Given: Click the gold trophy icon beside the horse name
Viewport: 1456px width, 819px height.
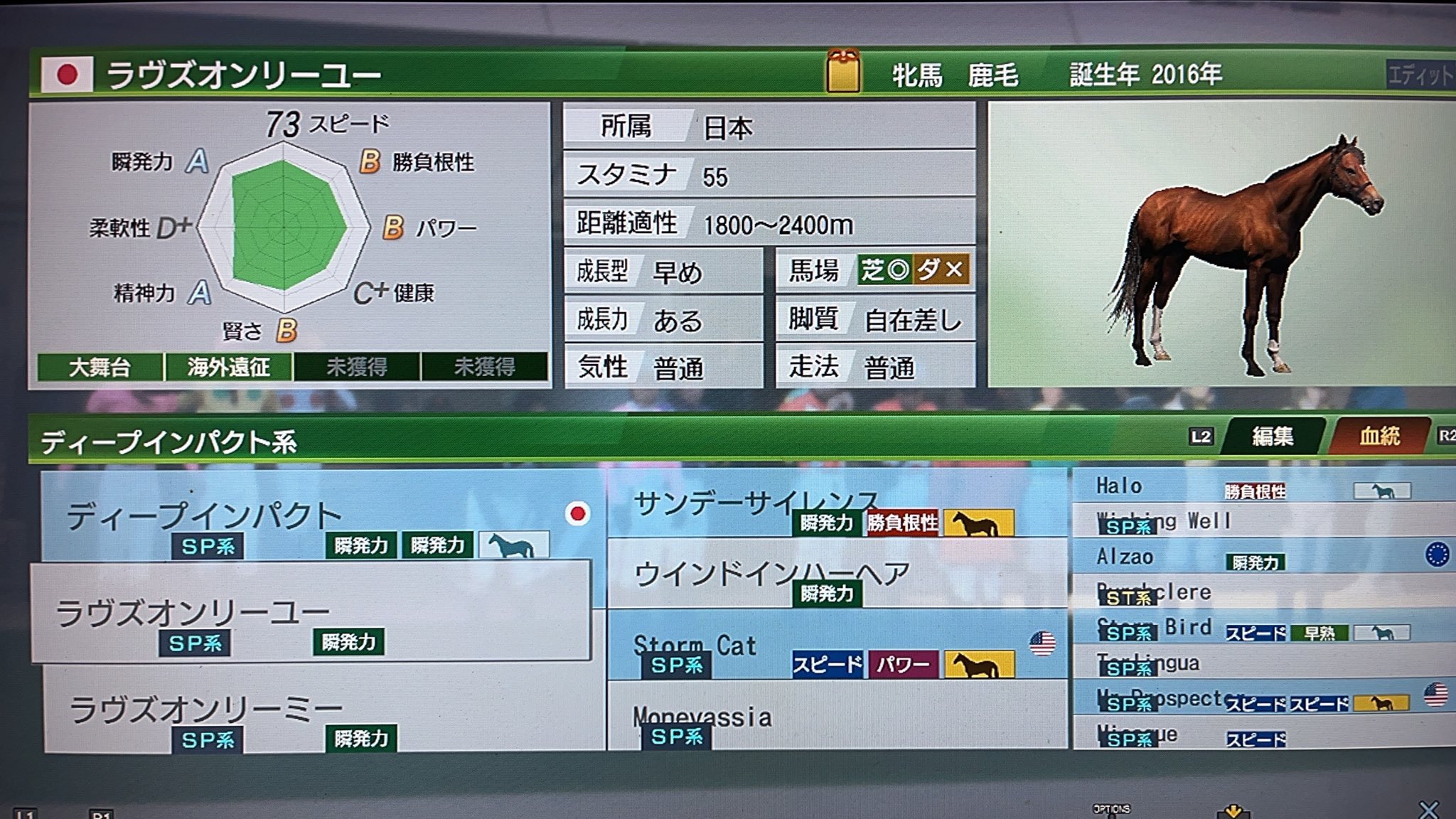Looking at the screenshot, I should pos(842,70).
